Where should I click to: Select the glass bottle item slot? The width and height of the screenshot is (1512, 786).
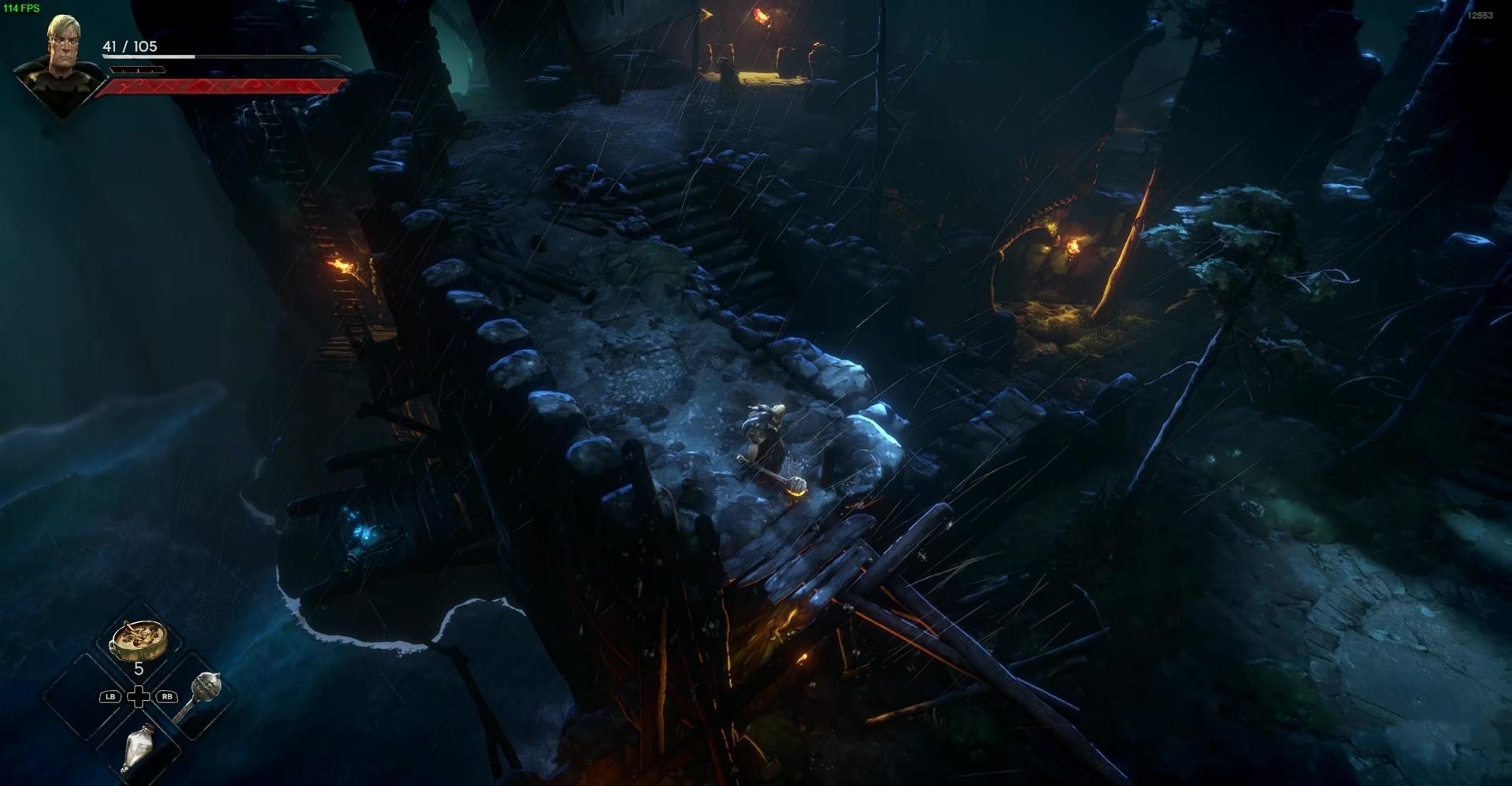tap(139, 747)
